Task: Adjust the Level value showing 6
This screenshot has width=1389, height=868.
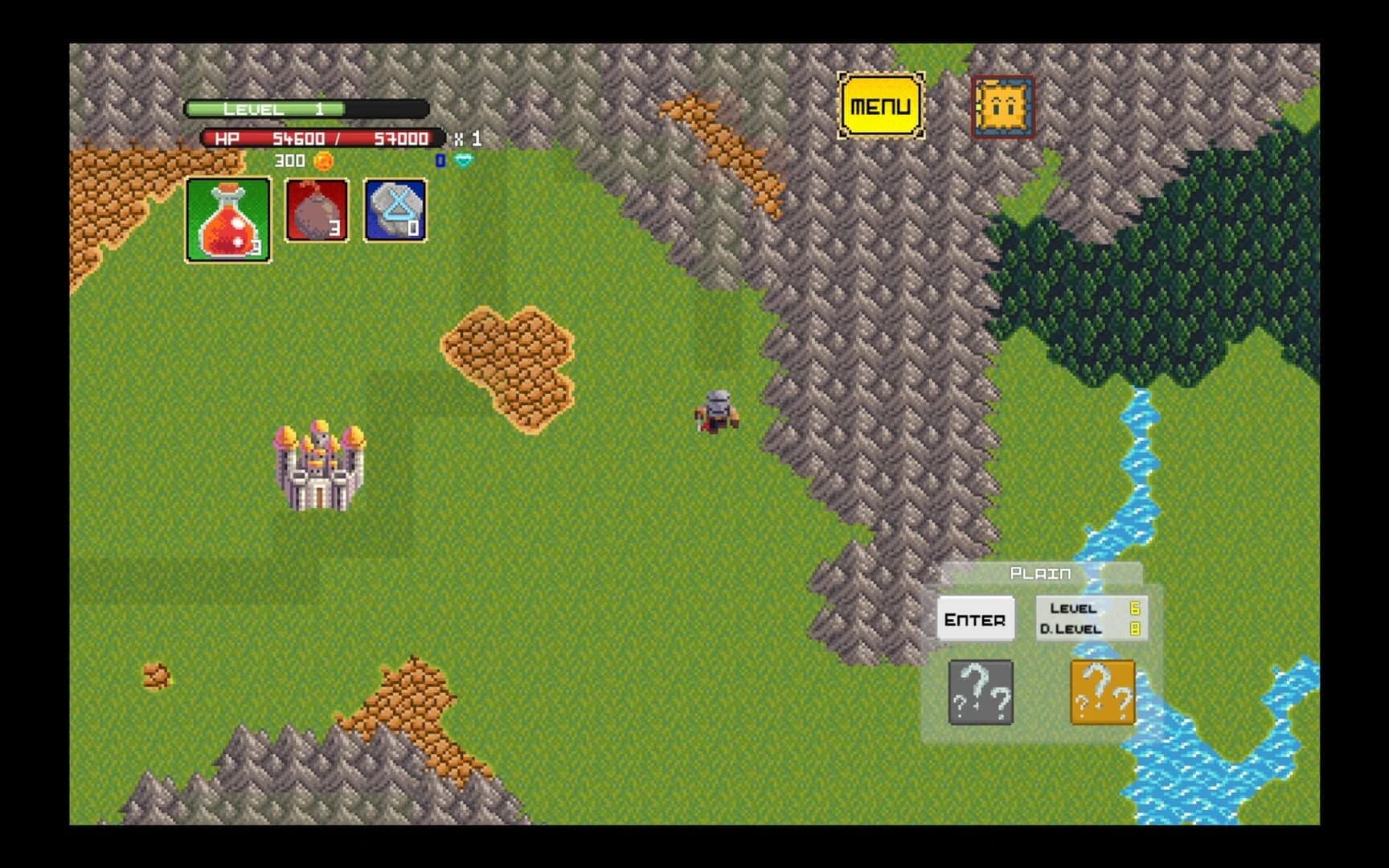Action: pos(1135,609)
